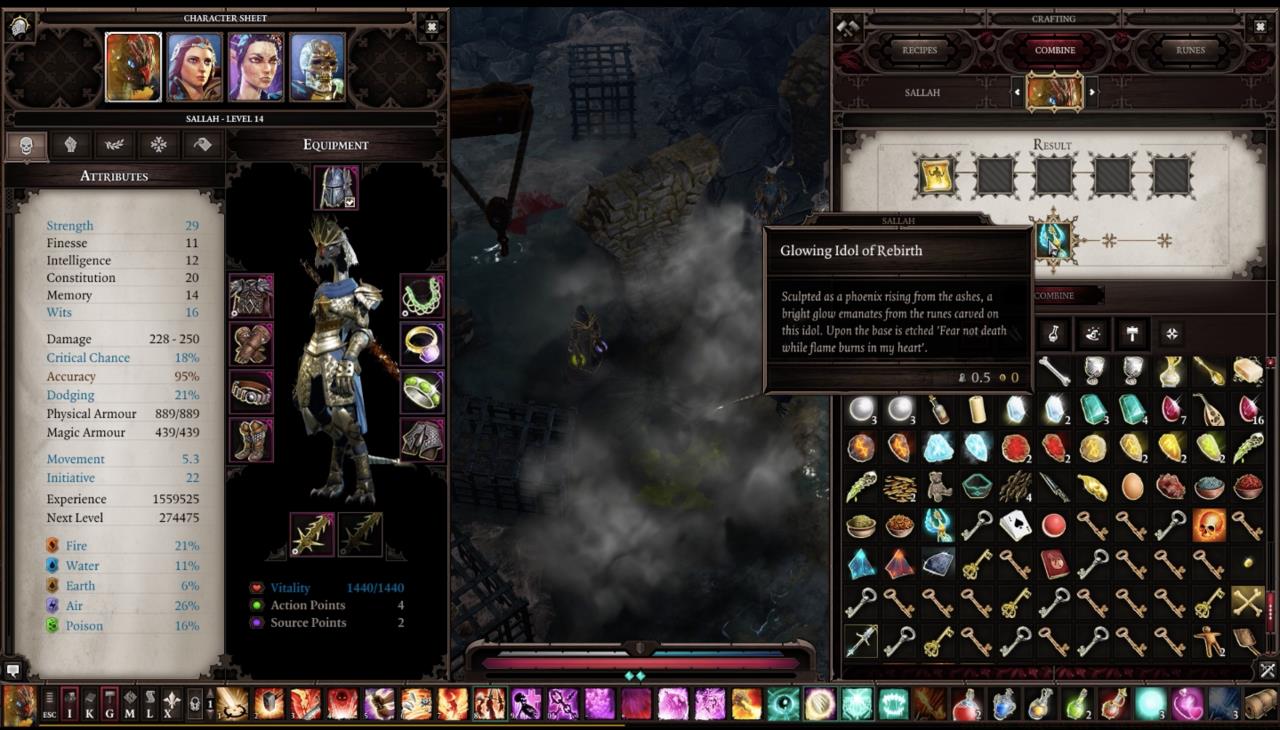
Task: Select the teddy bear inventory item
Action: (x=938, y=486)
